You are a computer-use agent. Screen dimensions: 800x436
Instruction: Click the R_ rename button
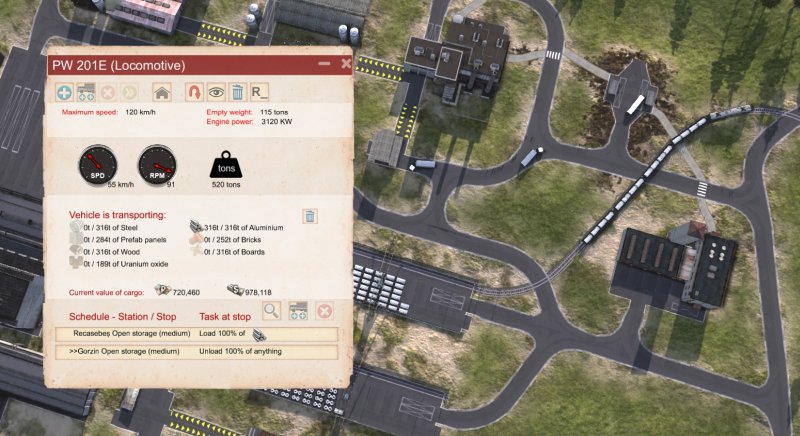point(260,92)
